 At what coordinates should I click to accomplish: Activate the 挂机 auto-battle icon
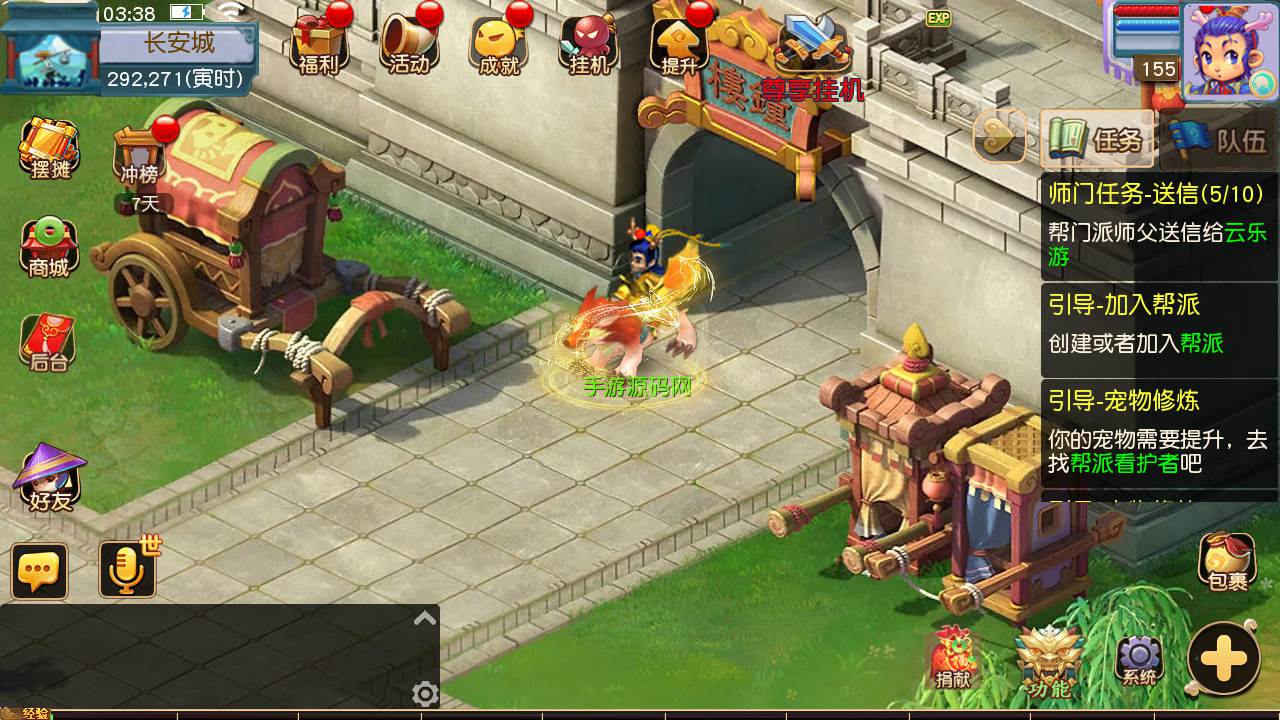[588, 44]
